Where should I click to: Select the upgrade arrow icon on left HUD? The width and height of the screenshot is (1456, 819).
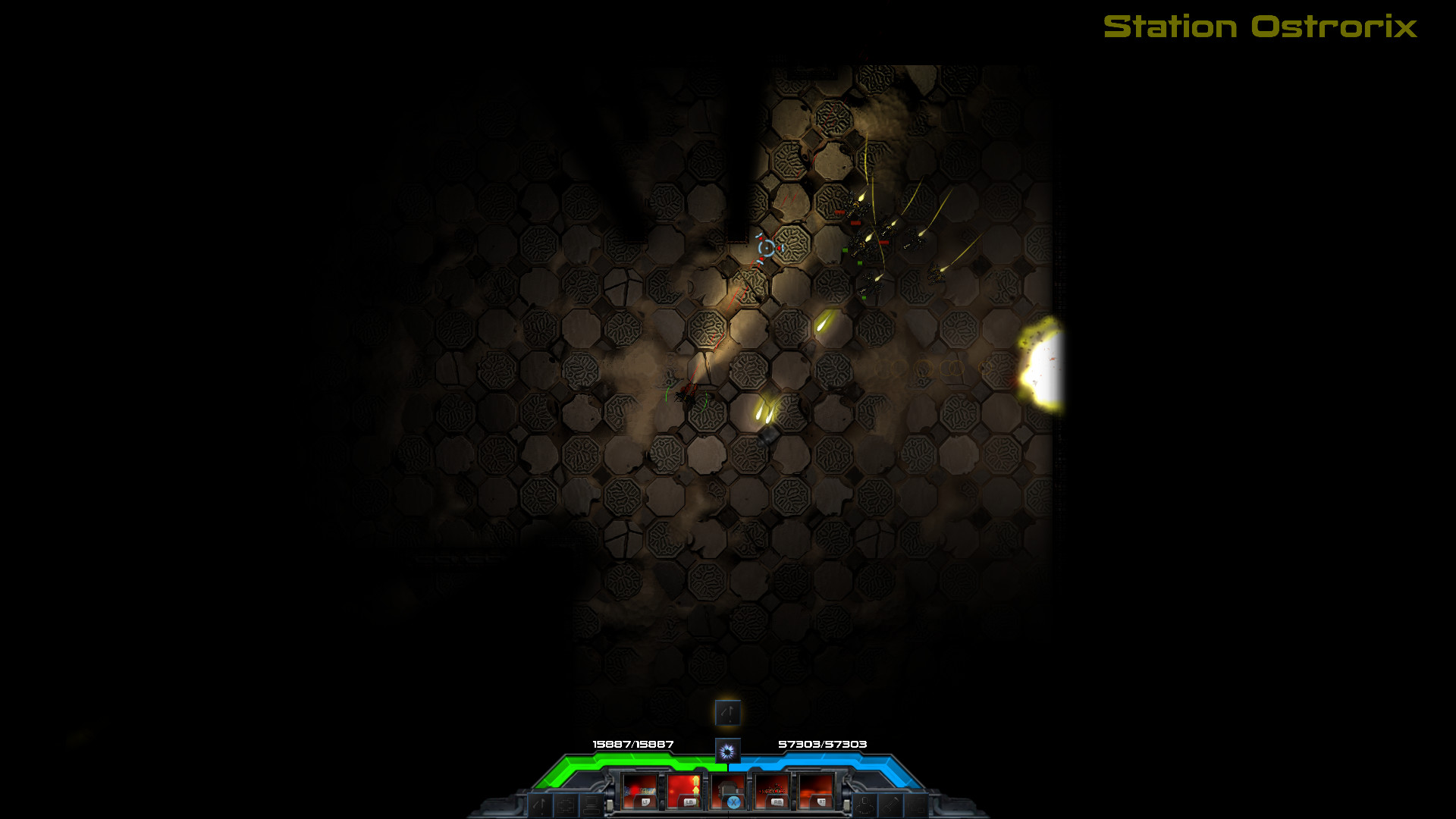tap(540, 804)
